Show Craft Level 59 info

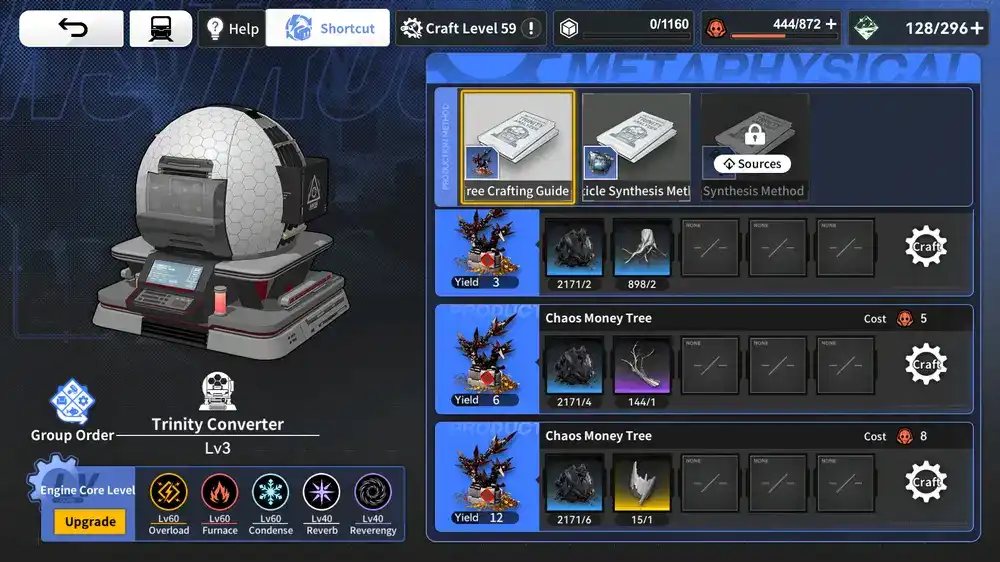(532, 29)
